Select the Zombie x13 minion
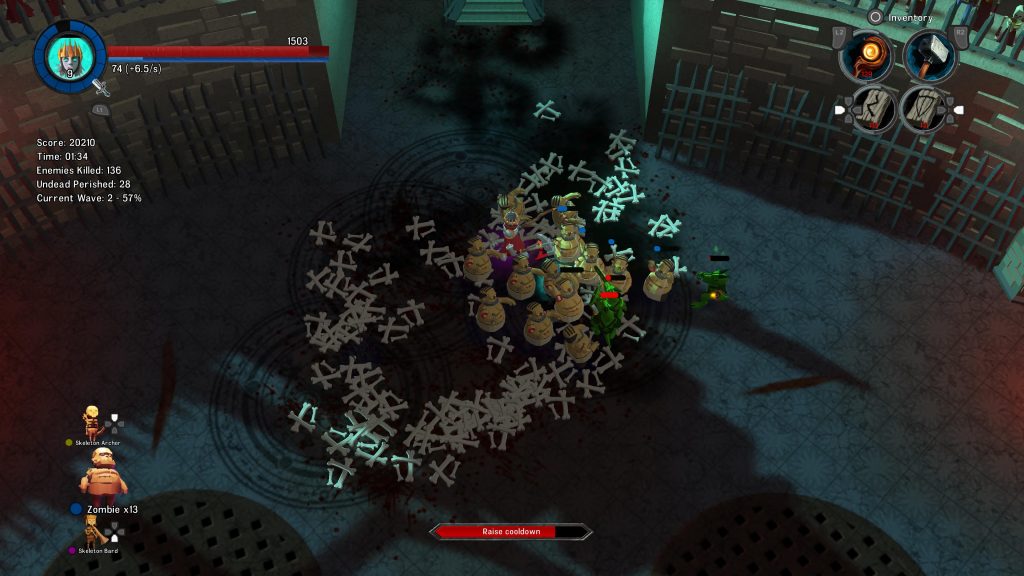This screenshot has width=1024, height=576. click(103, 475)
